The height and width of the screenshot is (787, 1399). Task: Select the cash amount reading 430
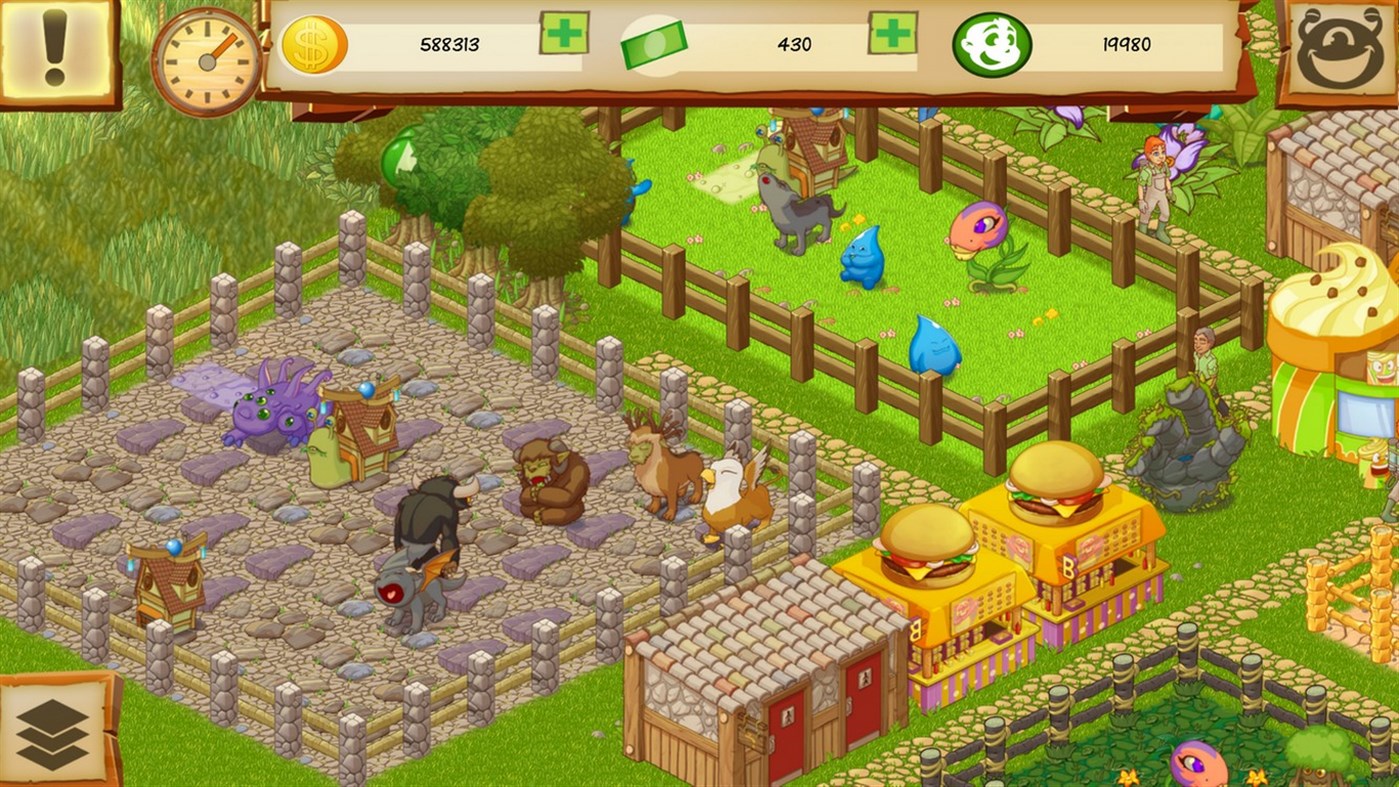795,44
